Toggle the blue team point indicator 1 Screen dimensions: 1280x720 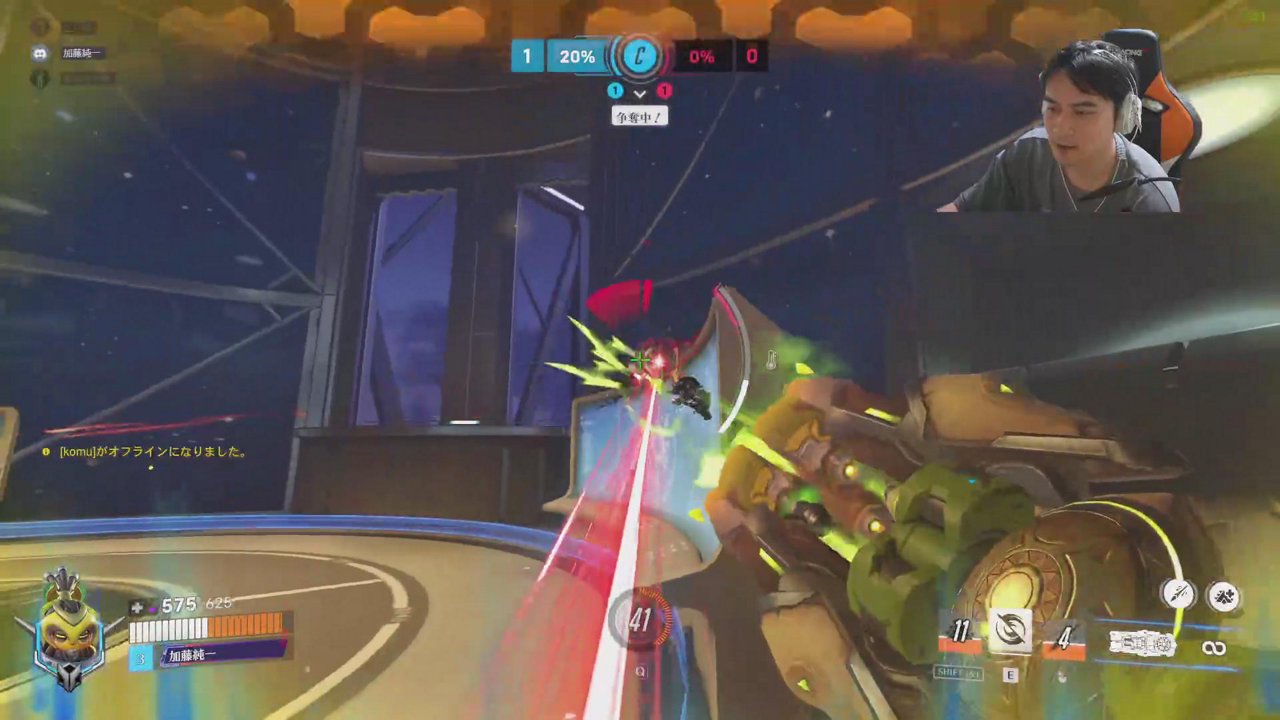point(616,91)
